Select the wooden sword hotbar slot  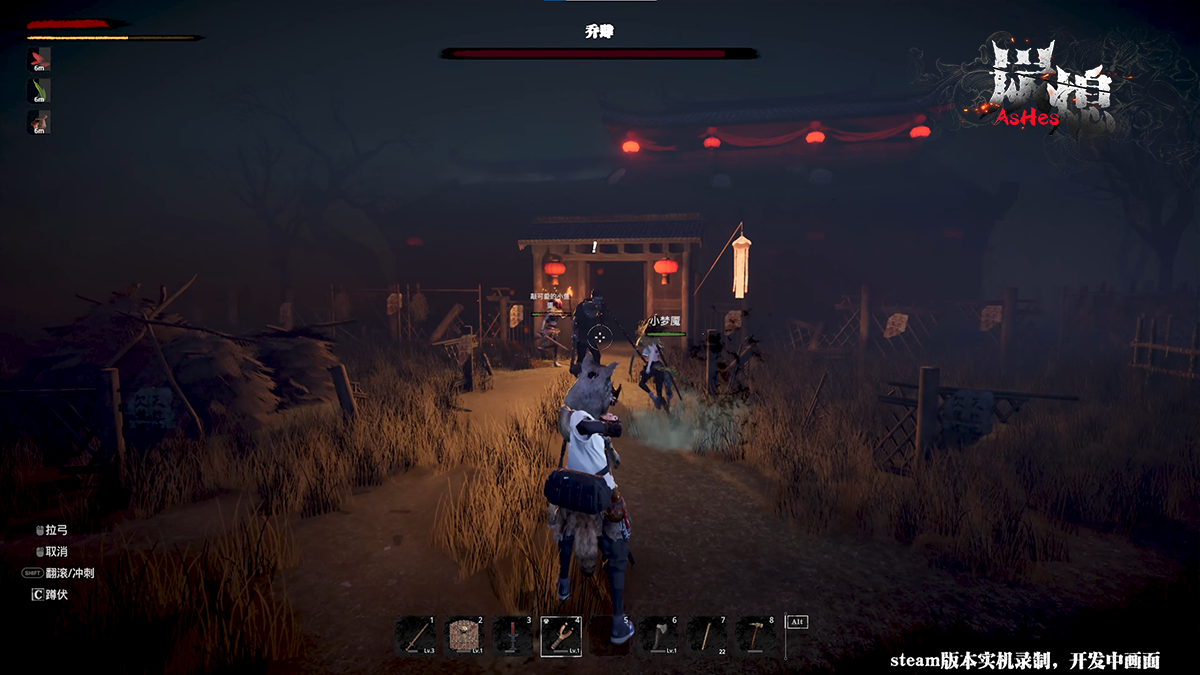point(415,636)
